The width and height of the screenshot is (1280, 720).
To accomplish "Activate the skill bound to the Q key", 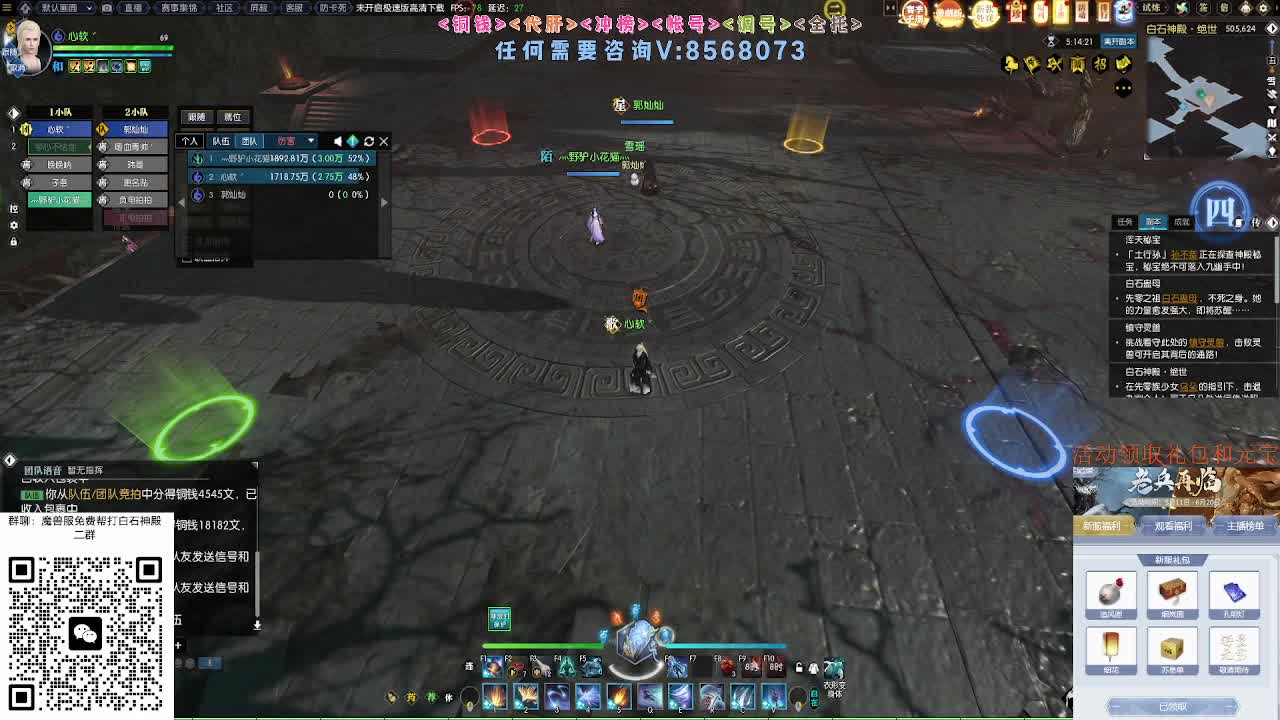I will tap(649, 697).
